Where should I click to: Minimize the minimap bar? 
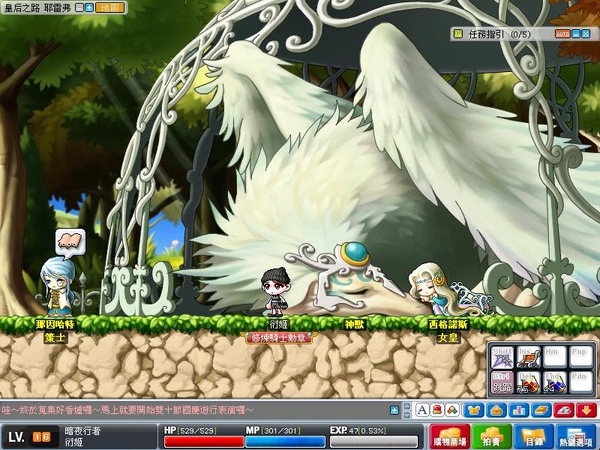(81, 6)
